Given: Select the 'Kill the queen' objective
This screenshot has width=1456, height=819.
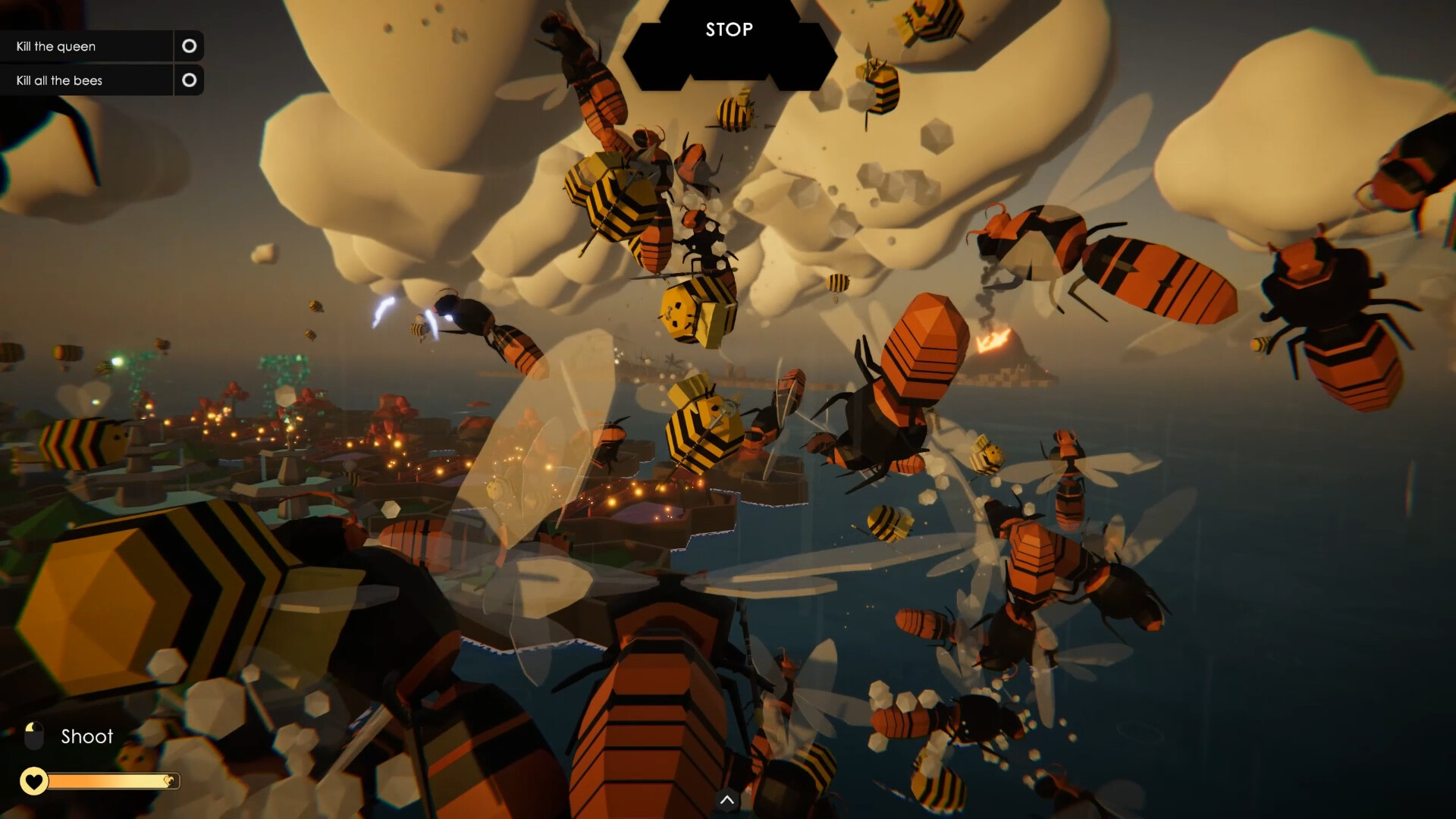Looking at the screenshot, I should coord(56,46).
